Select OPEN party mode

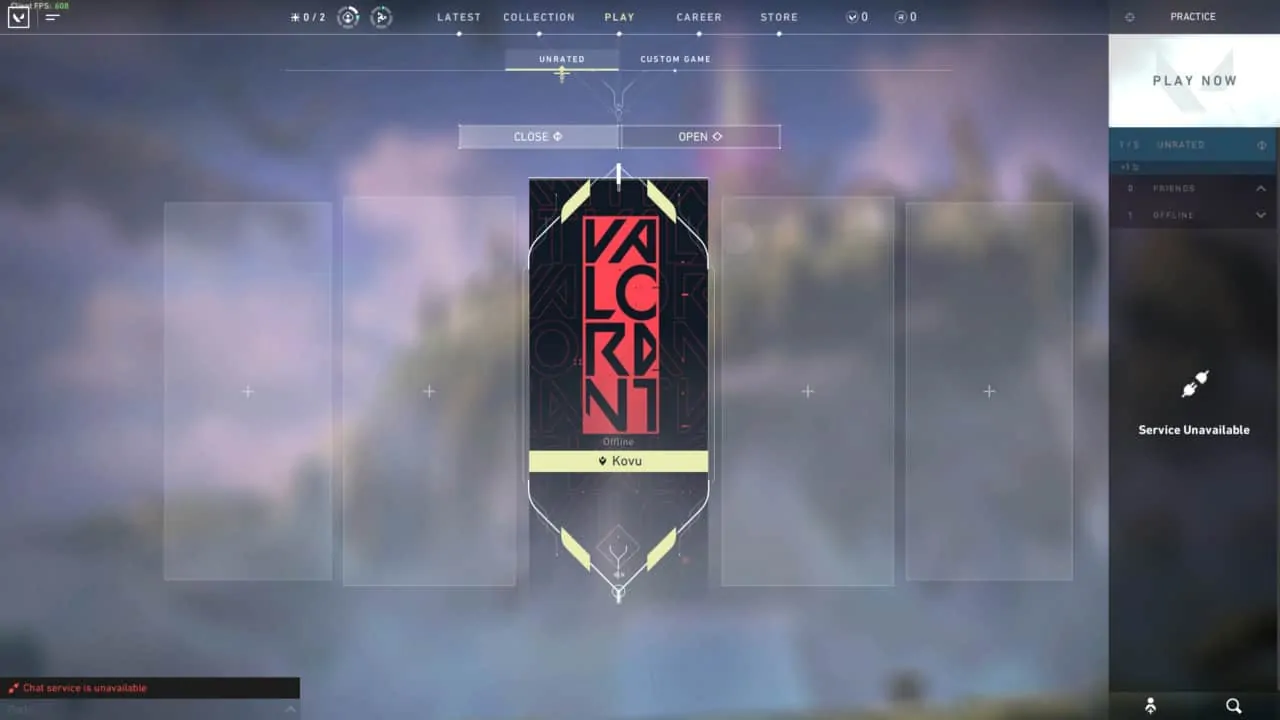(699, 136)
